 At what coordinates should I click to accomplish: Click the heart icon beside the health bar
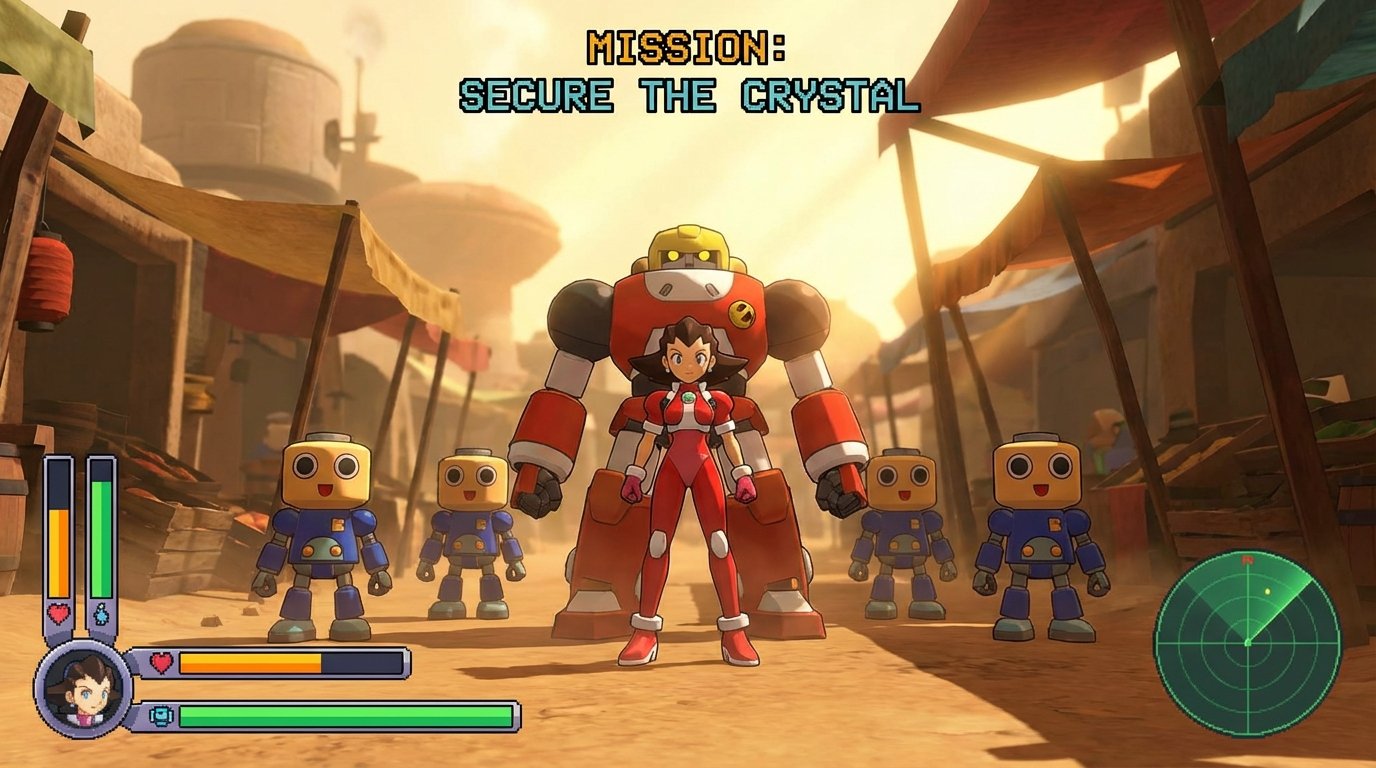pos(159,659)
